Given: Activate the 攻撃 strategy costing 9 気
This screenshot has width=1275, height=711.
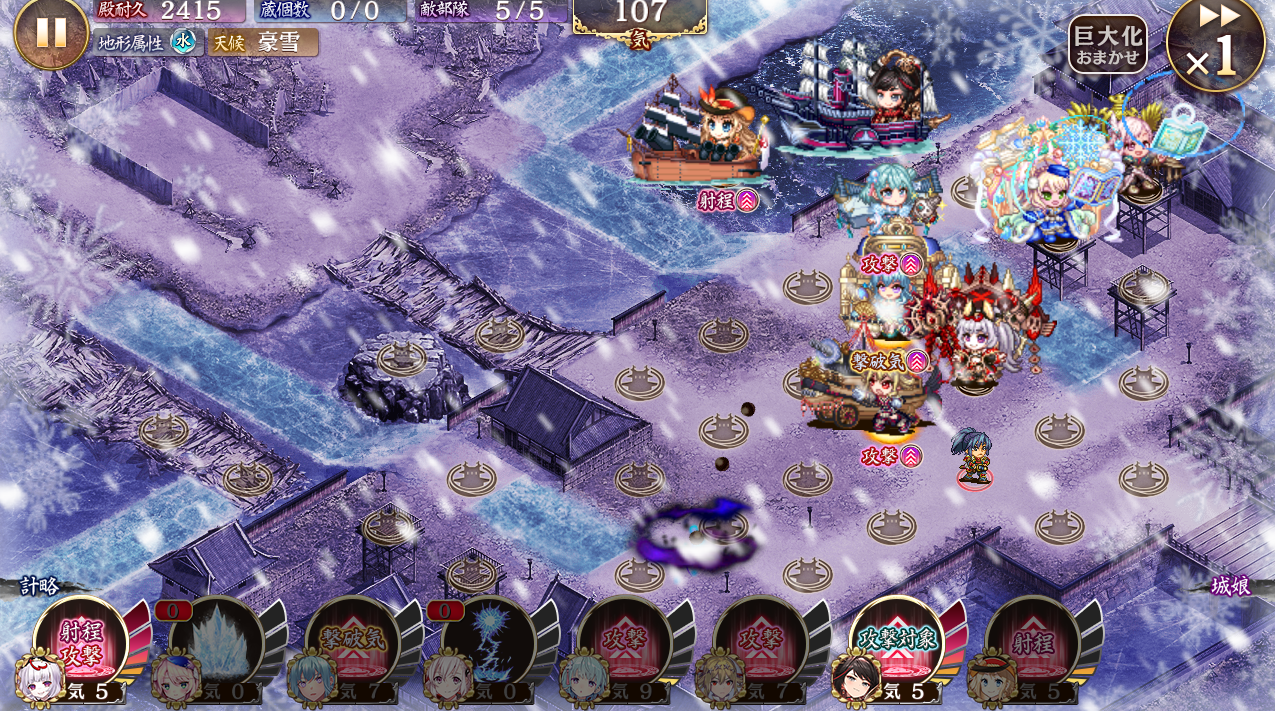Looking at the screenshot, I should (624, 642).
